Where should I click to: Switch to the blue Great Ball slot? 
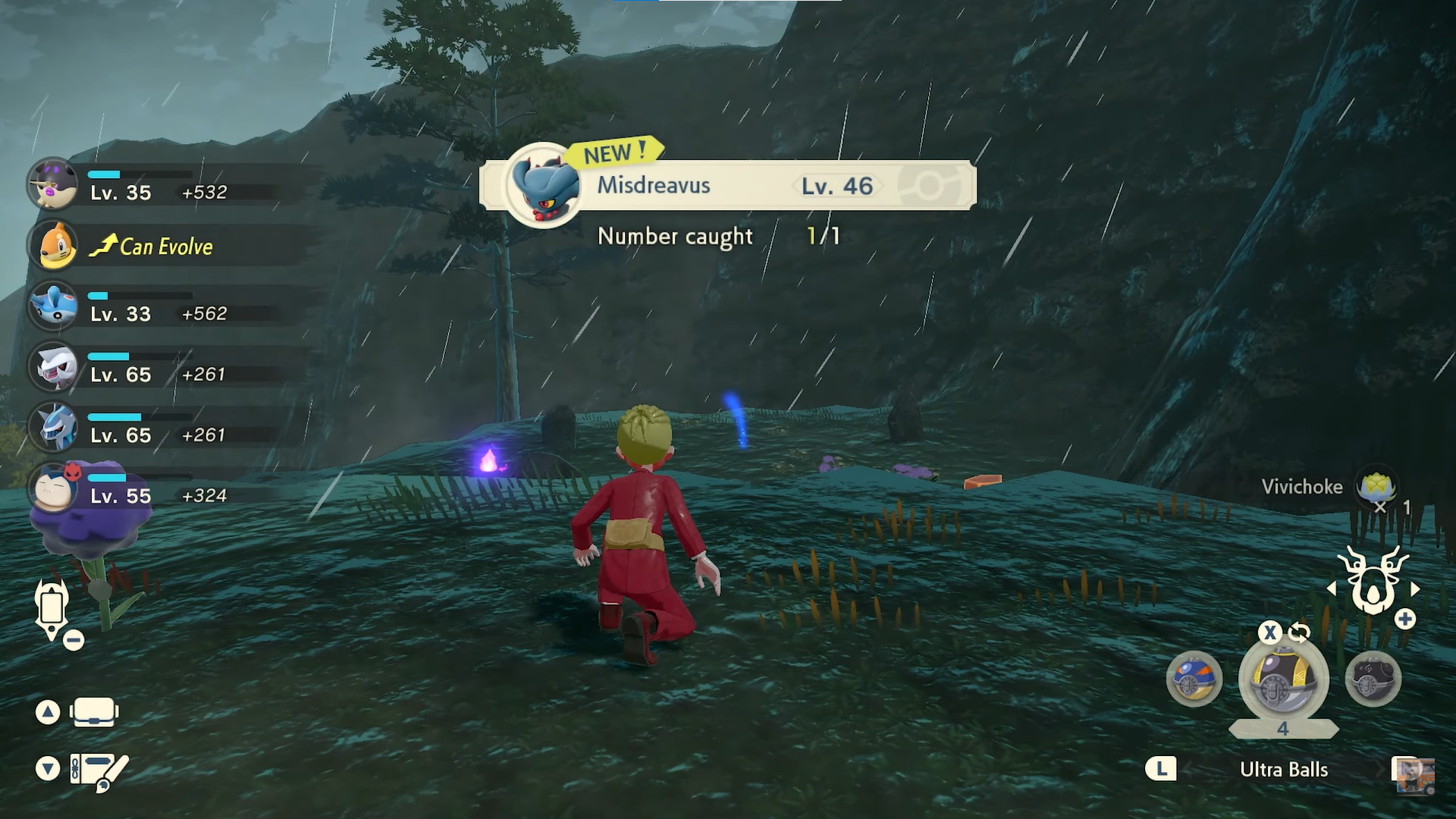[1194, 679]
